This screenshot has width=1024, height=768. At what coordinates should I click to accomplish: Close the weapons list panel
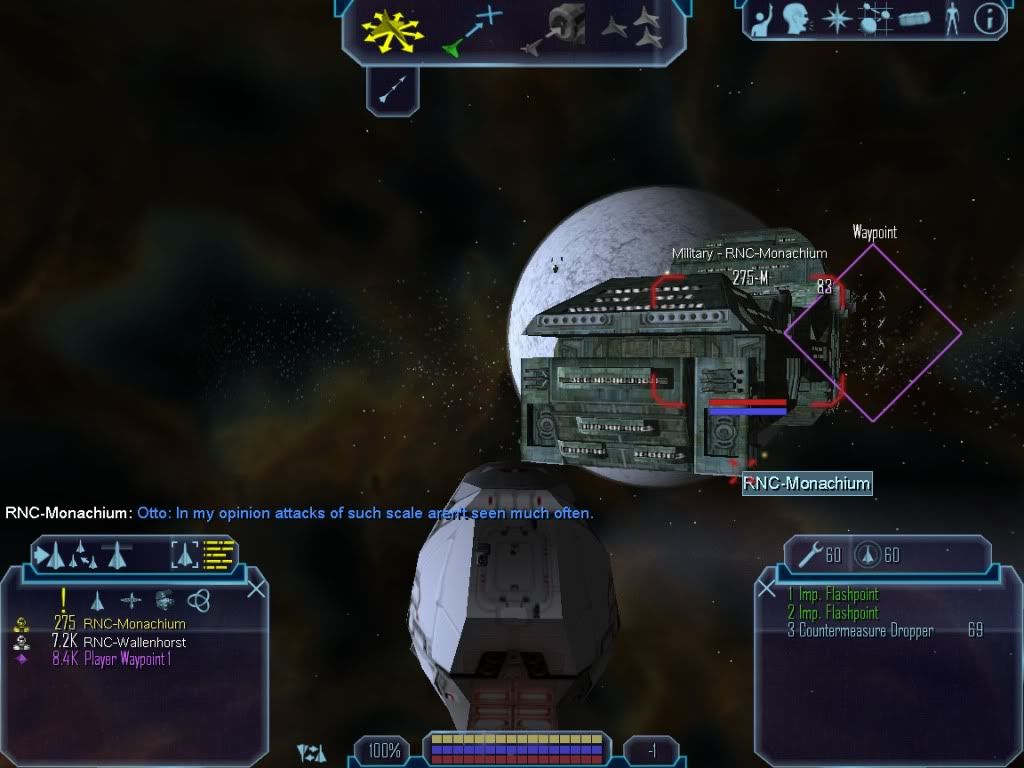click(767, 588)
